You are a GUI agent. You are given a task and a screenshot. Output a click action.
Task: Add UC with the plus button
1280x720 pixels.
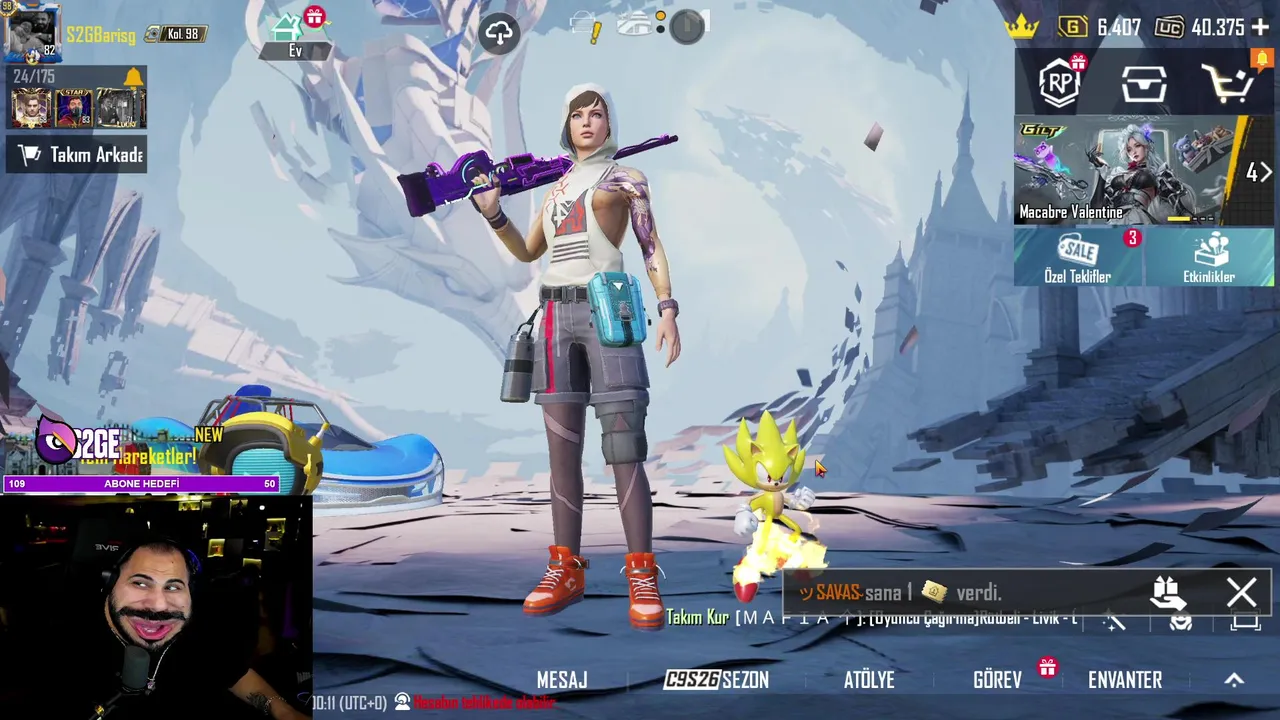[x=1260, y=28]
